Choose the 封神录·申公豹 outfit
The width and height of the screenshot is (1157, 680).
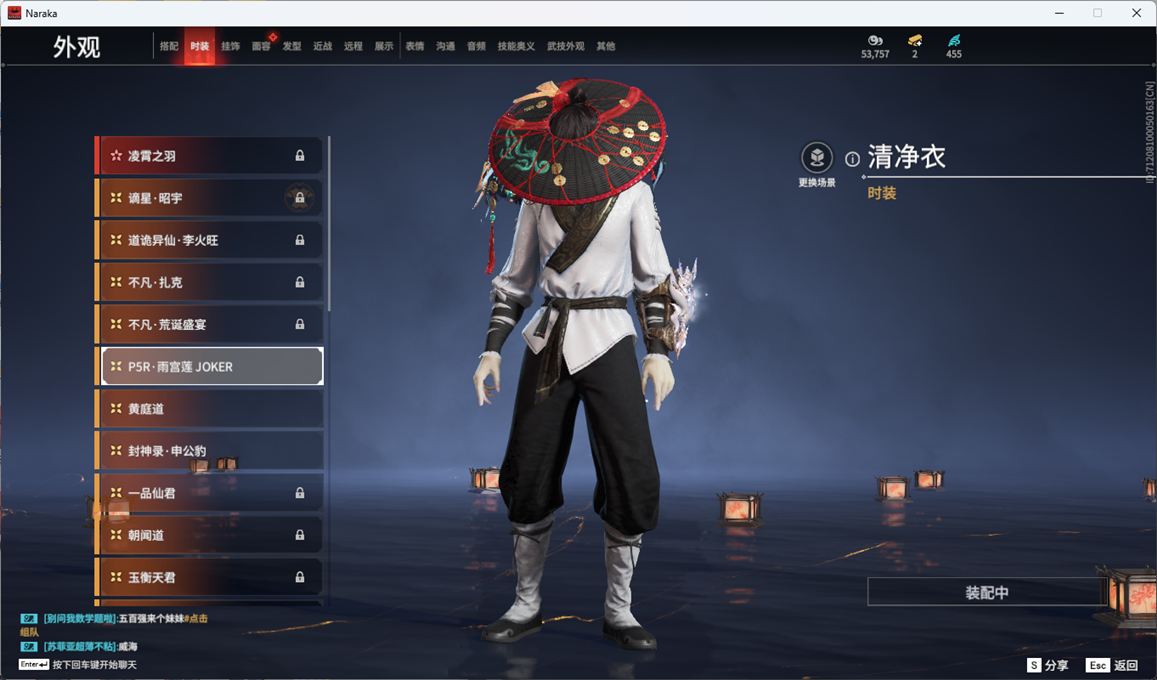[x=210, y=451]
